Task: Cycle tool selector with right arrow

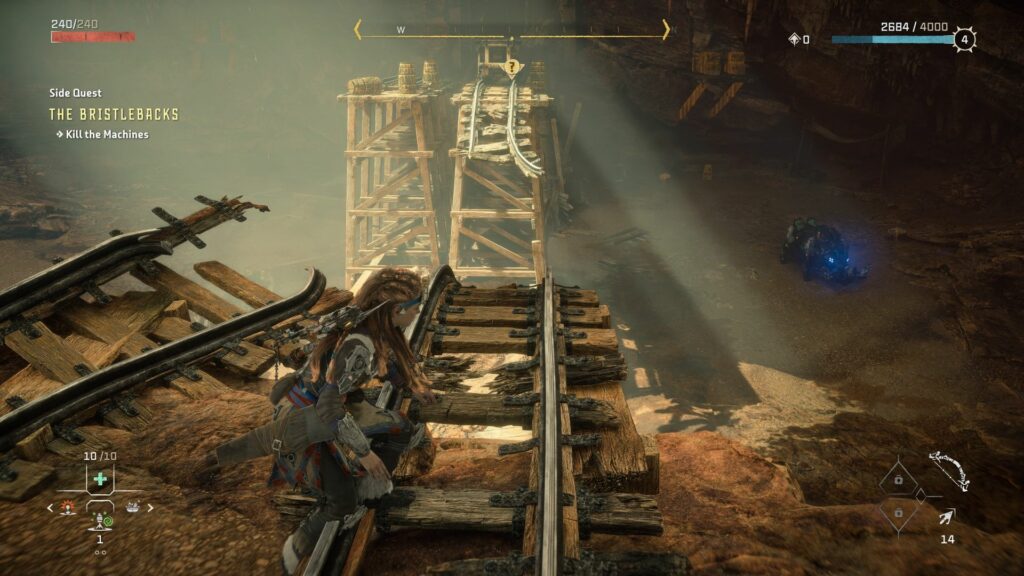Action: point(151,508)
